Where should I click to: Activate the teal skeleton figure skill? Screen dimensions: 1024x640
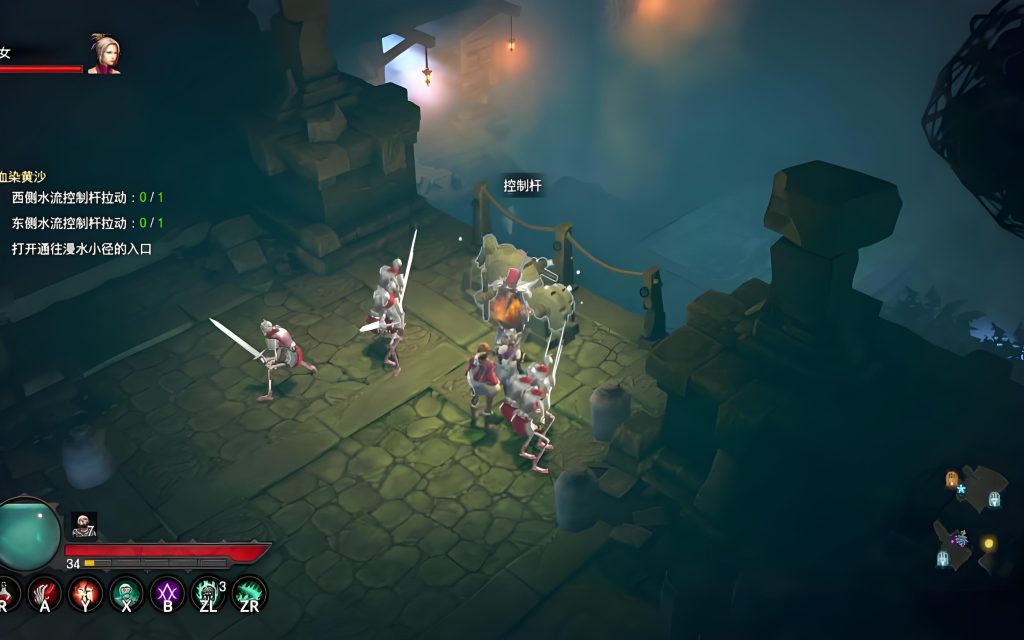point(126,594)
